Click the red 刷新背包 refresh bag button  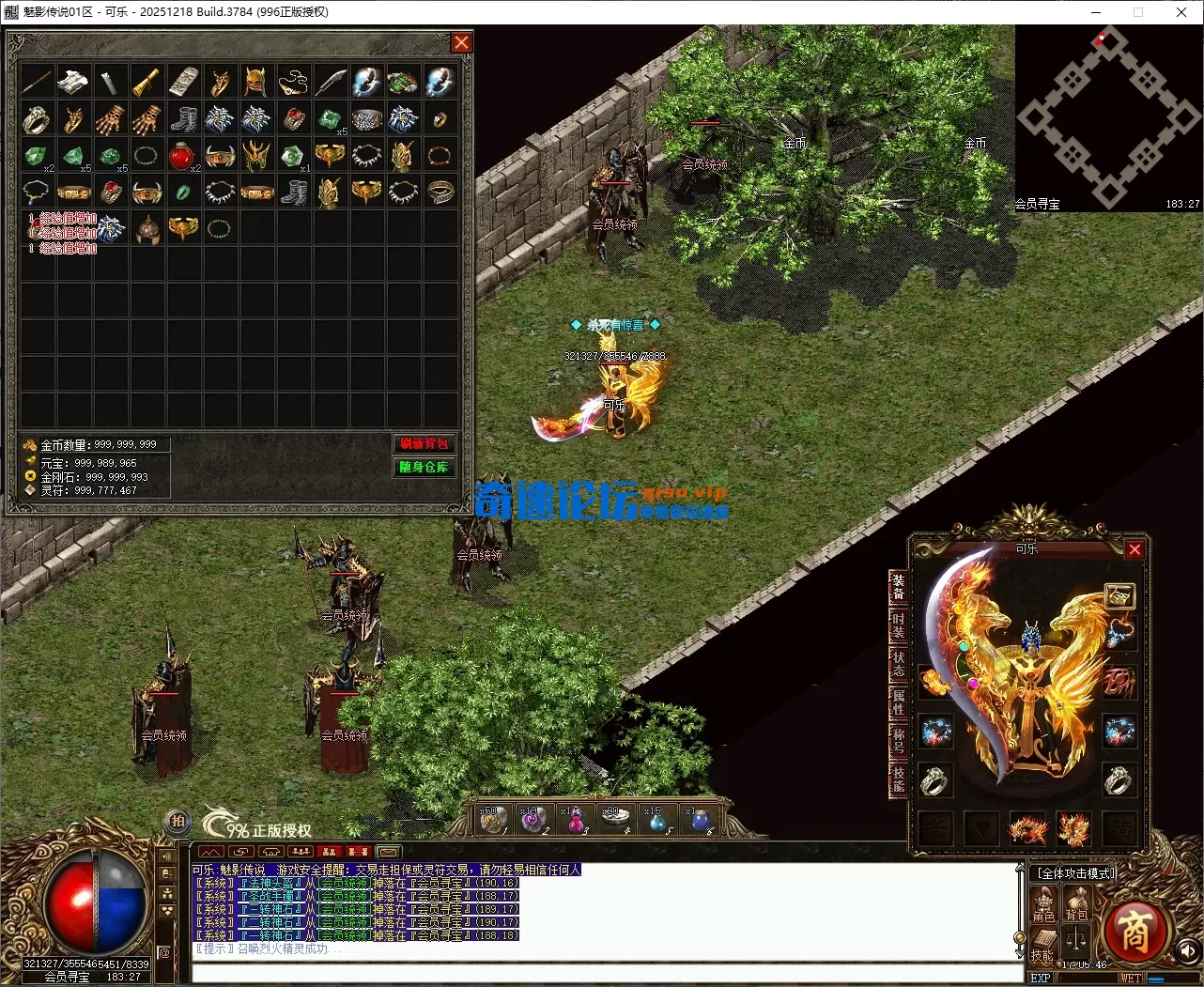pos(424,443)
